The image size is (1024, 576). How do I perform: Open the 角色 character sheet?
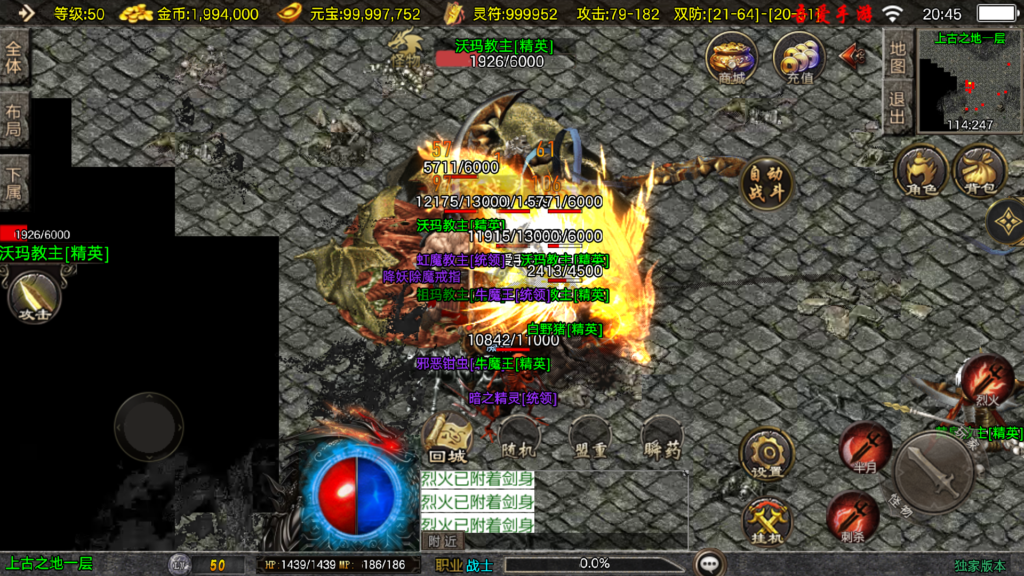coord(921,169)
